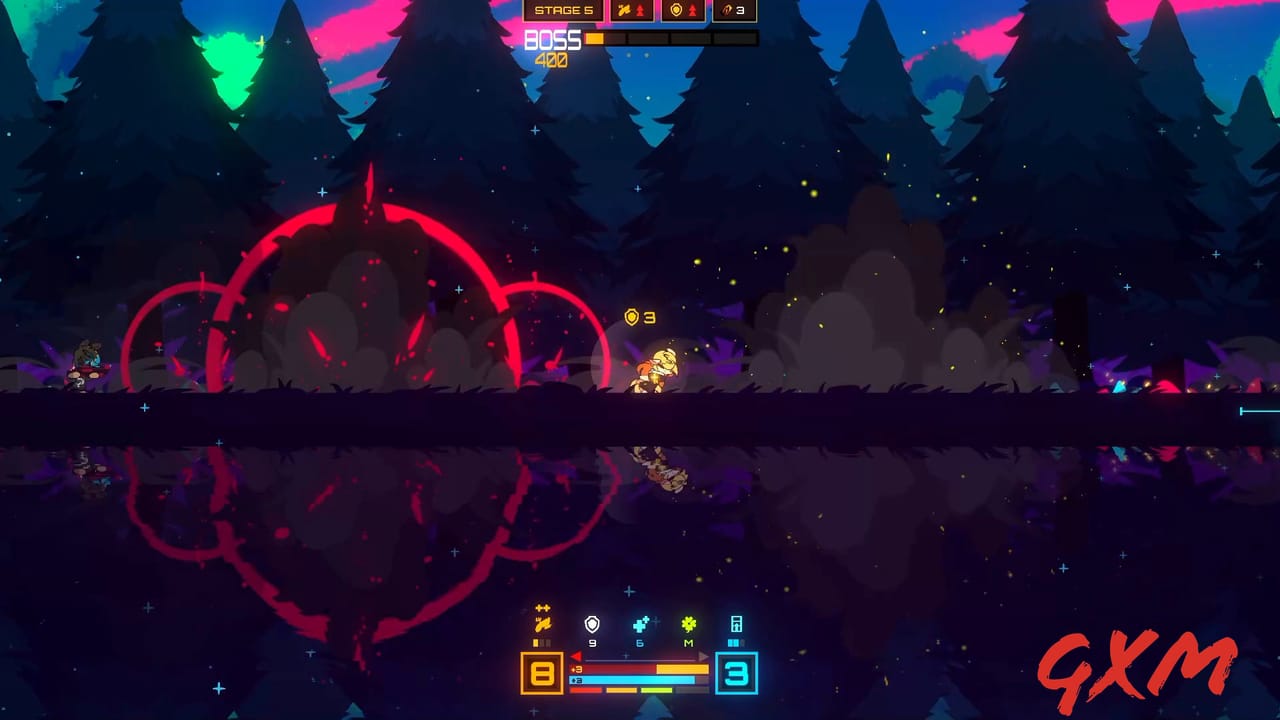The width and height of the screenshot is (1280, 720).
Task: Click the orange number 8 score box
Action: click(541, 672)
